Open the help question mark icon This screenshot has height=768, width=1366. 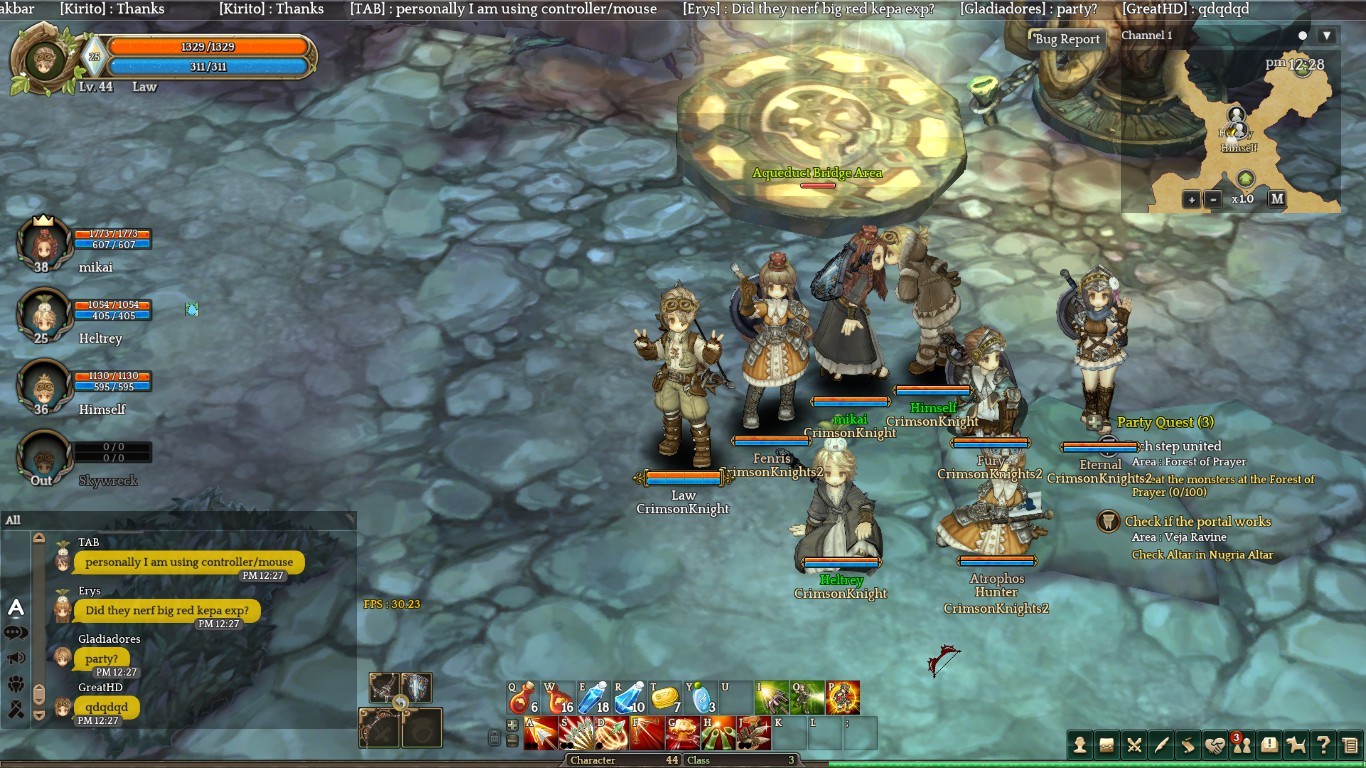pyautogui.click(x=1323, y=744)
